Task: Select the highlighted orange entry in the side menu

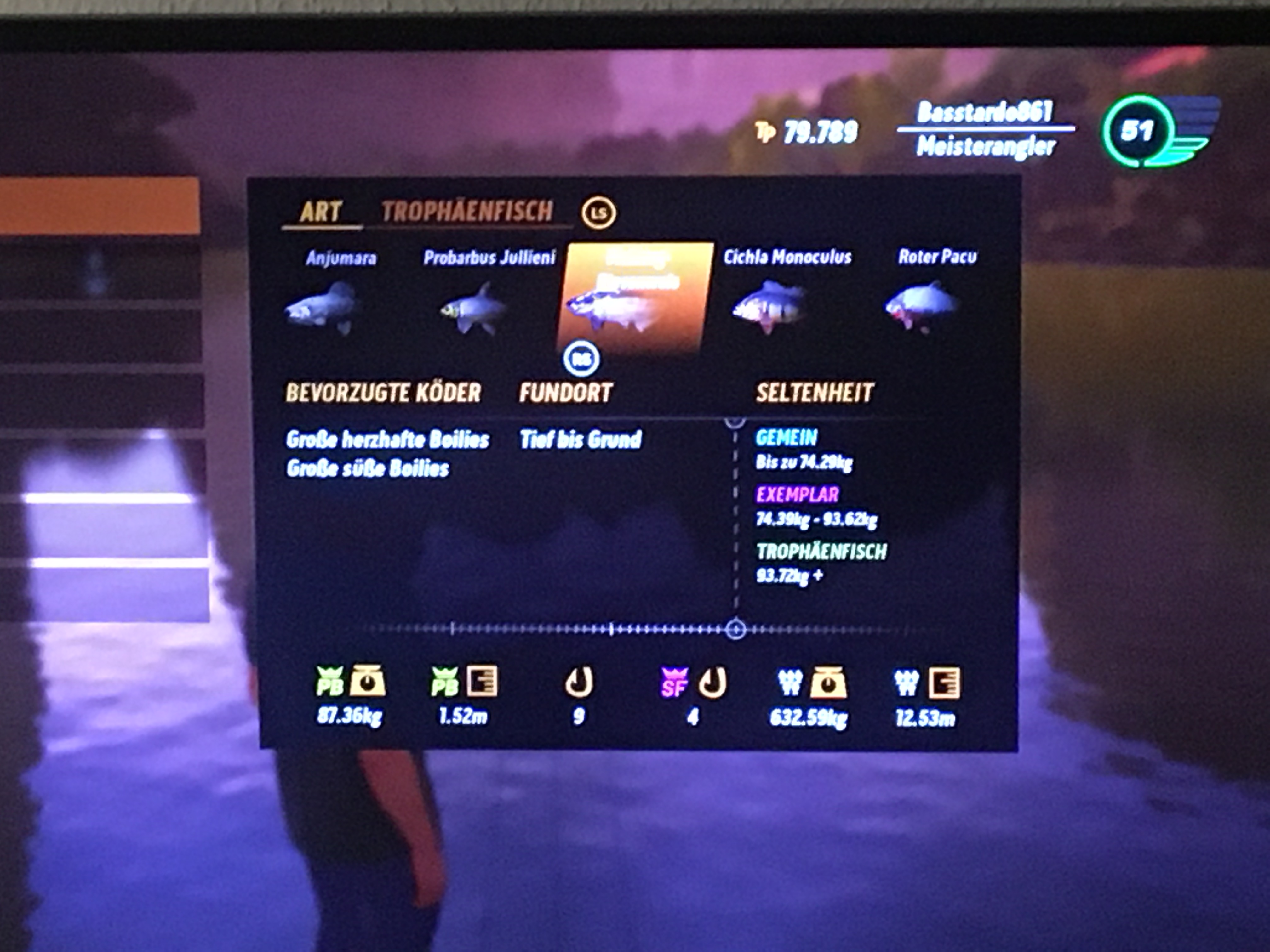Action: [x=100, y=205]
